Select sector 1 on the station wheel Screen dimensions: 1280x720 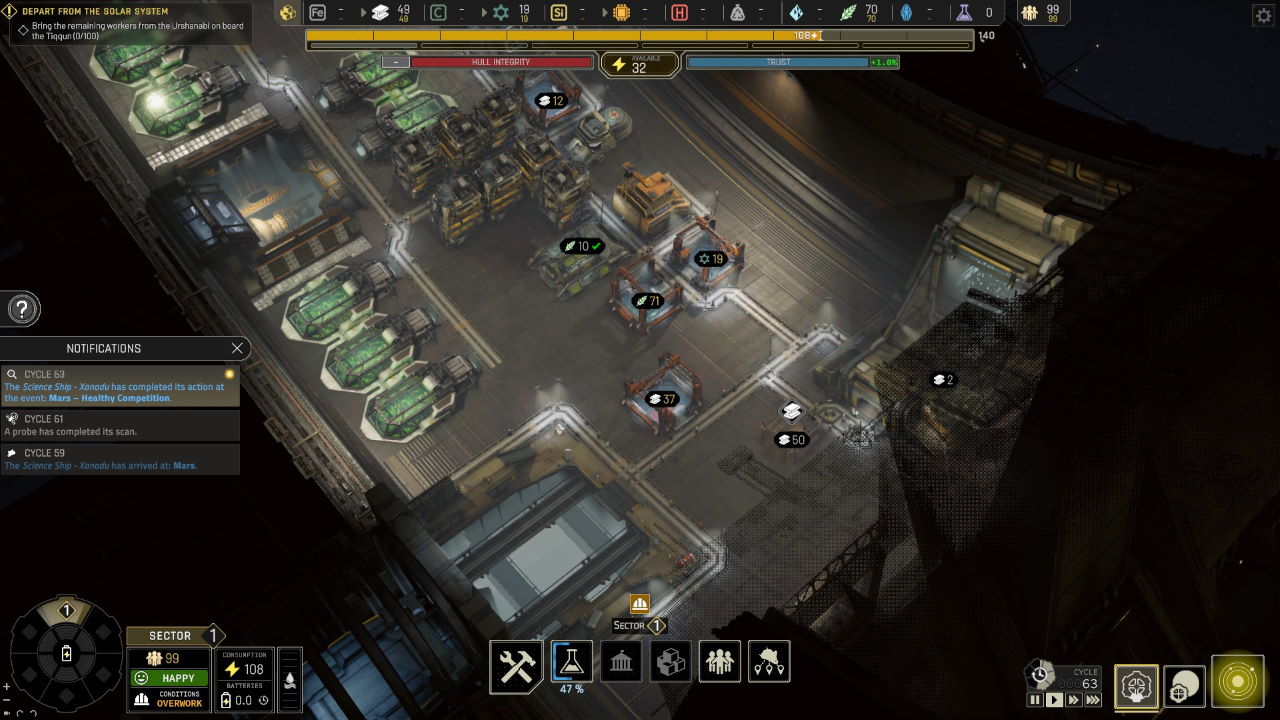pos(66,611)
